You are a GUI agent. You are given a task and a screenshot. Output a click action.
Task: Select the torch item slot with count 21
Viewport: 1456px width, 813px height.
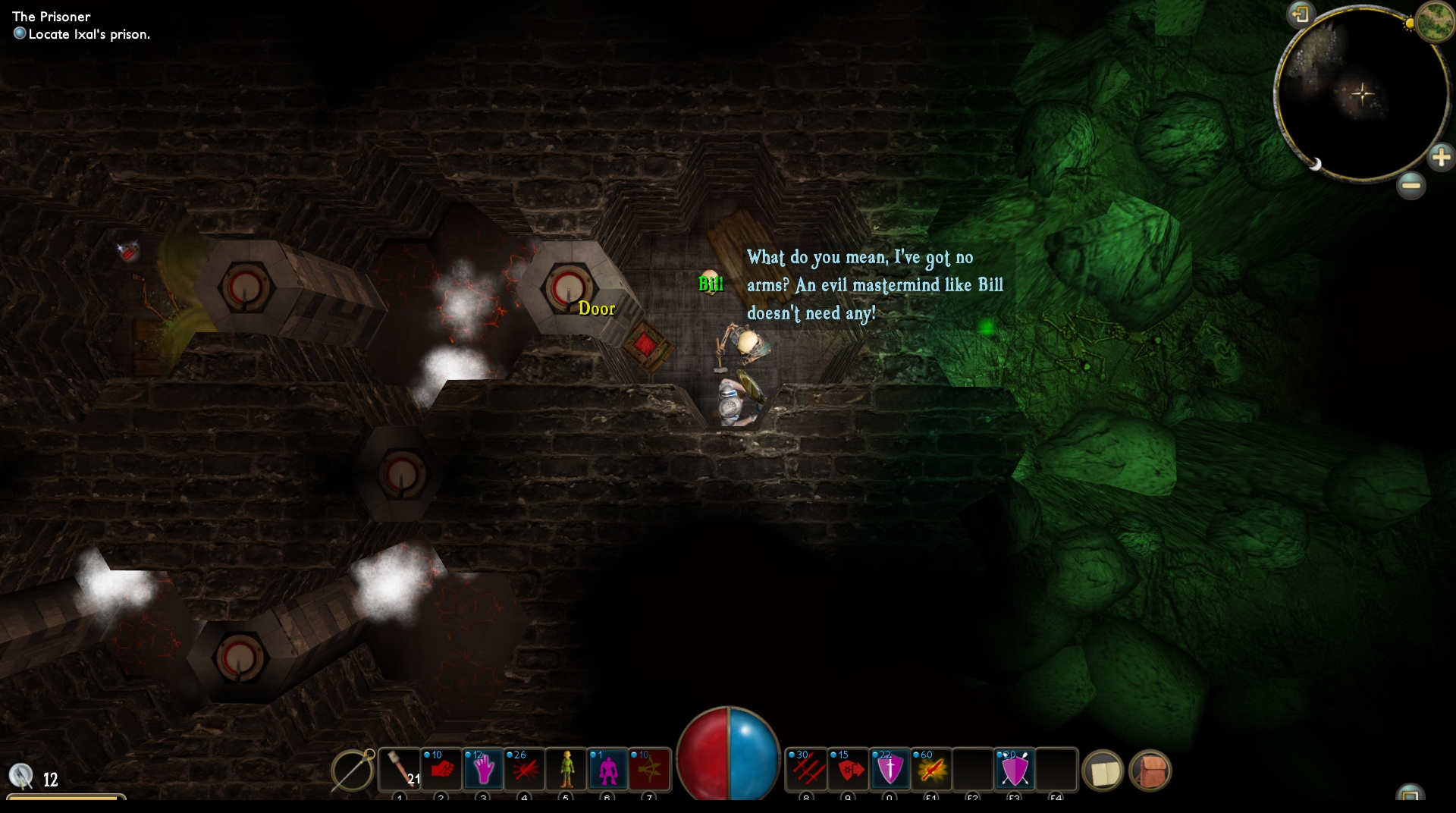(400, 771)
